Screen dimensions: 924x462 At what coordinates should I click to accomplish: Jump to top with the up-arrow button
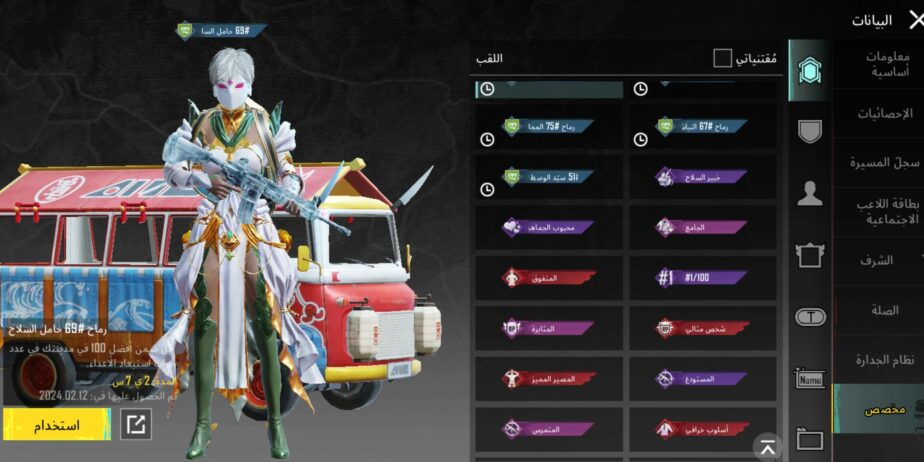(x=767, y=446)
